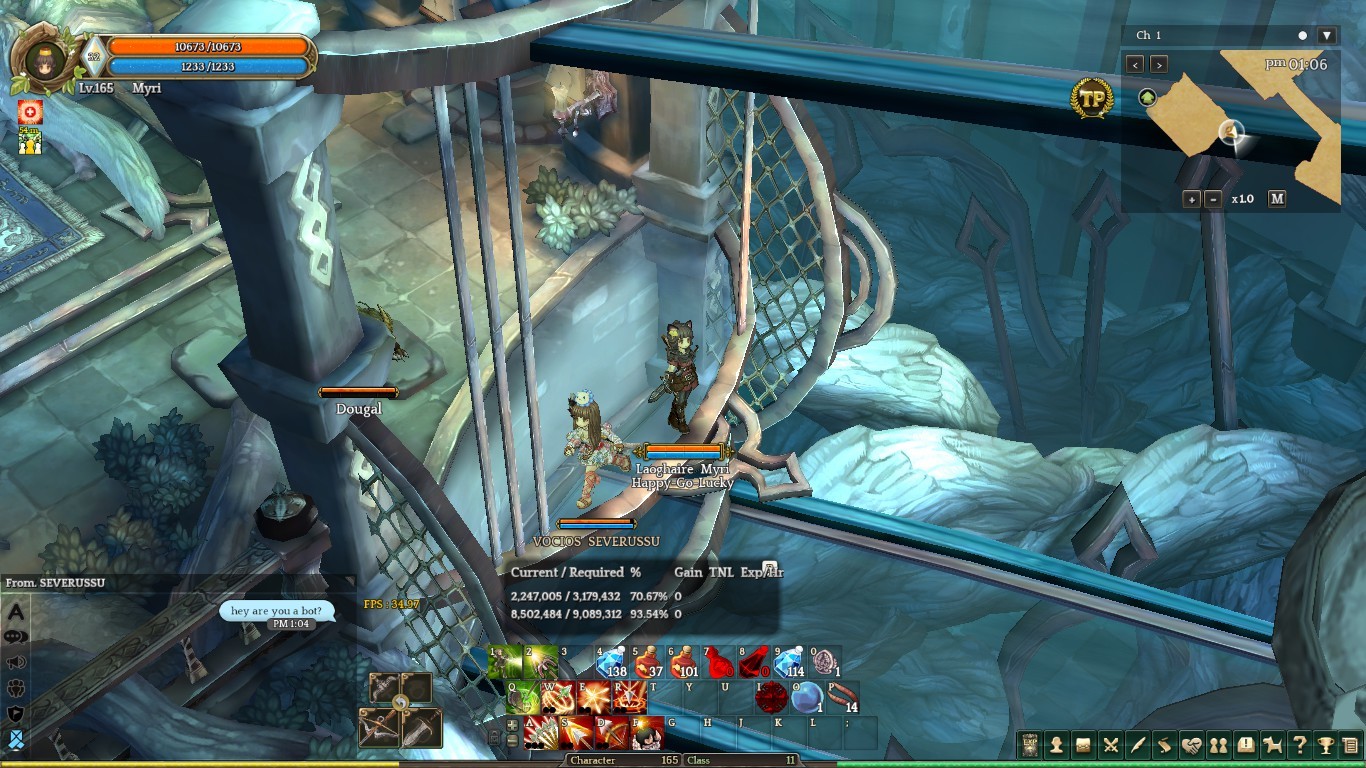The width and height of the screenshot is (1366, 768).
Task: Zoom out the minimap with minus button
Action: pyautogui.click(x=1213, y=199)
